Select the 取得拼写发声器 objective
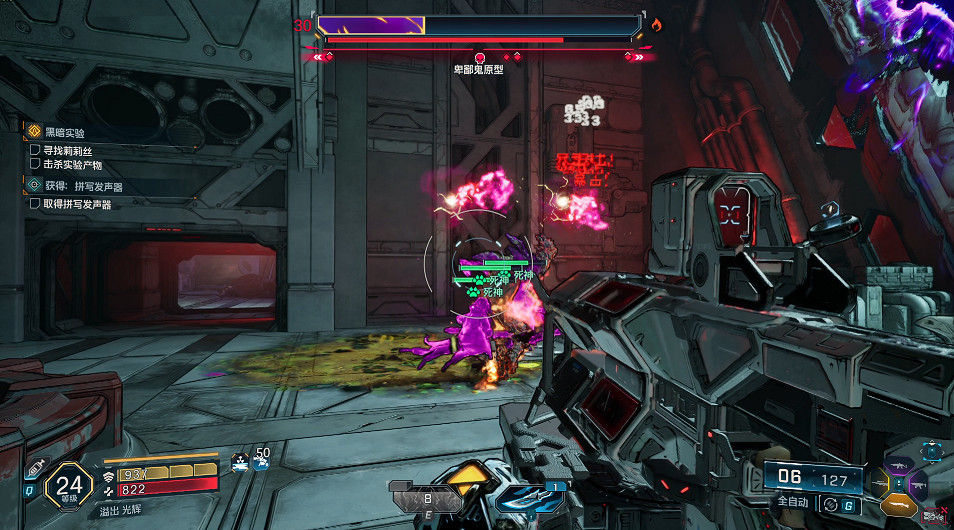Viewport: 954px width, 530px height. tap(76, 204)
